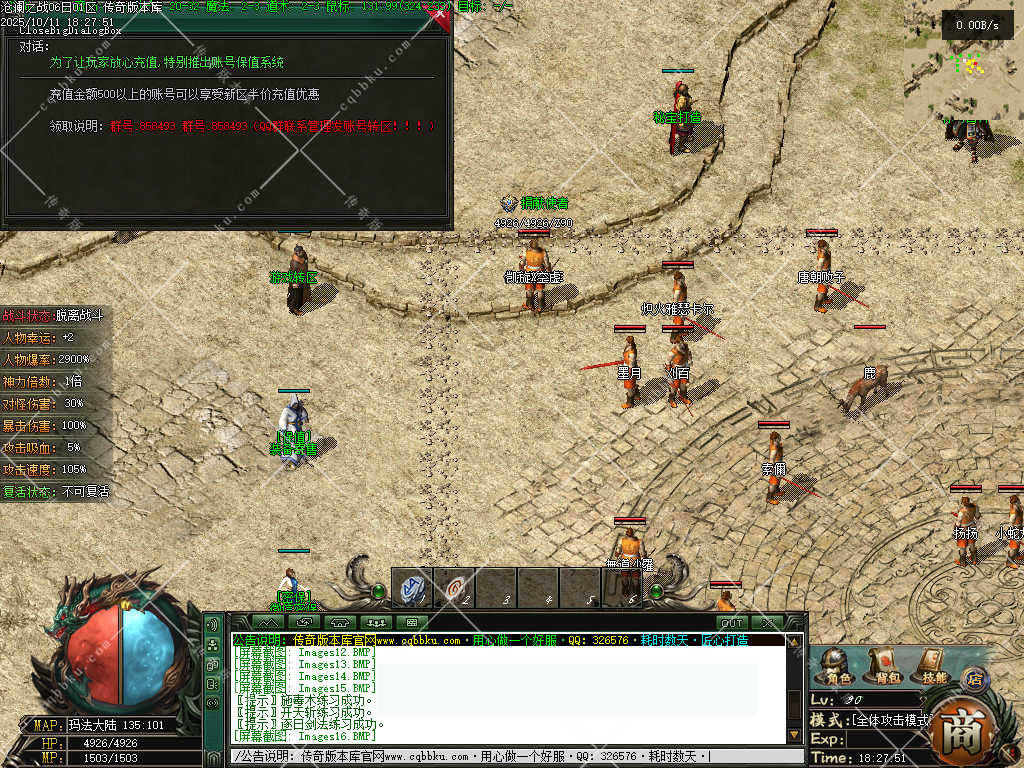The height and width of the screenshot is (768, 1024).
Task: Use the red swirl item in hotbar slot 2
Action: tap(455, 588)
